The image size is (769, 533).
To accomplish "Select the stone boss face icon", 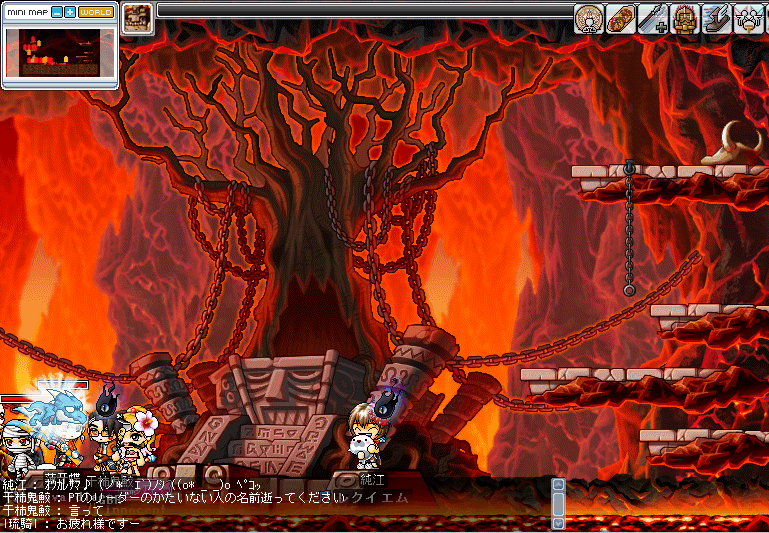I will [137, 19].
